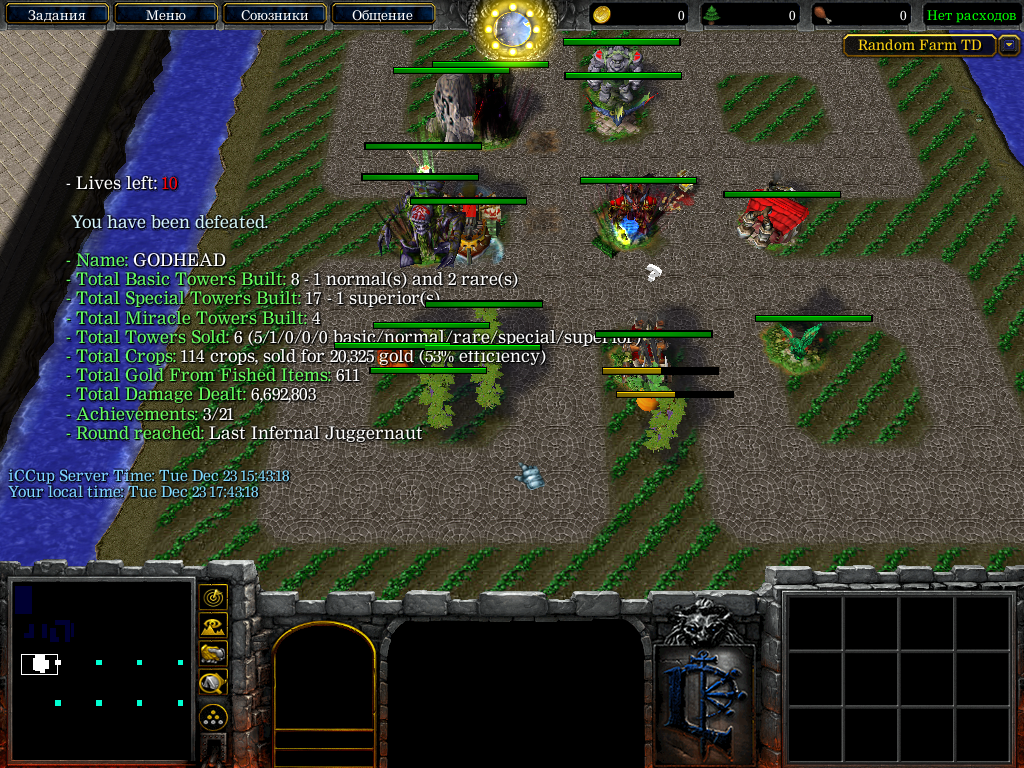
Task: Open the Меню game menu
Action: pos(165,15)
